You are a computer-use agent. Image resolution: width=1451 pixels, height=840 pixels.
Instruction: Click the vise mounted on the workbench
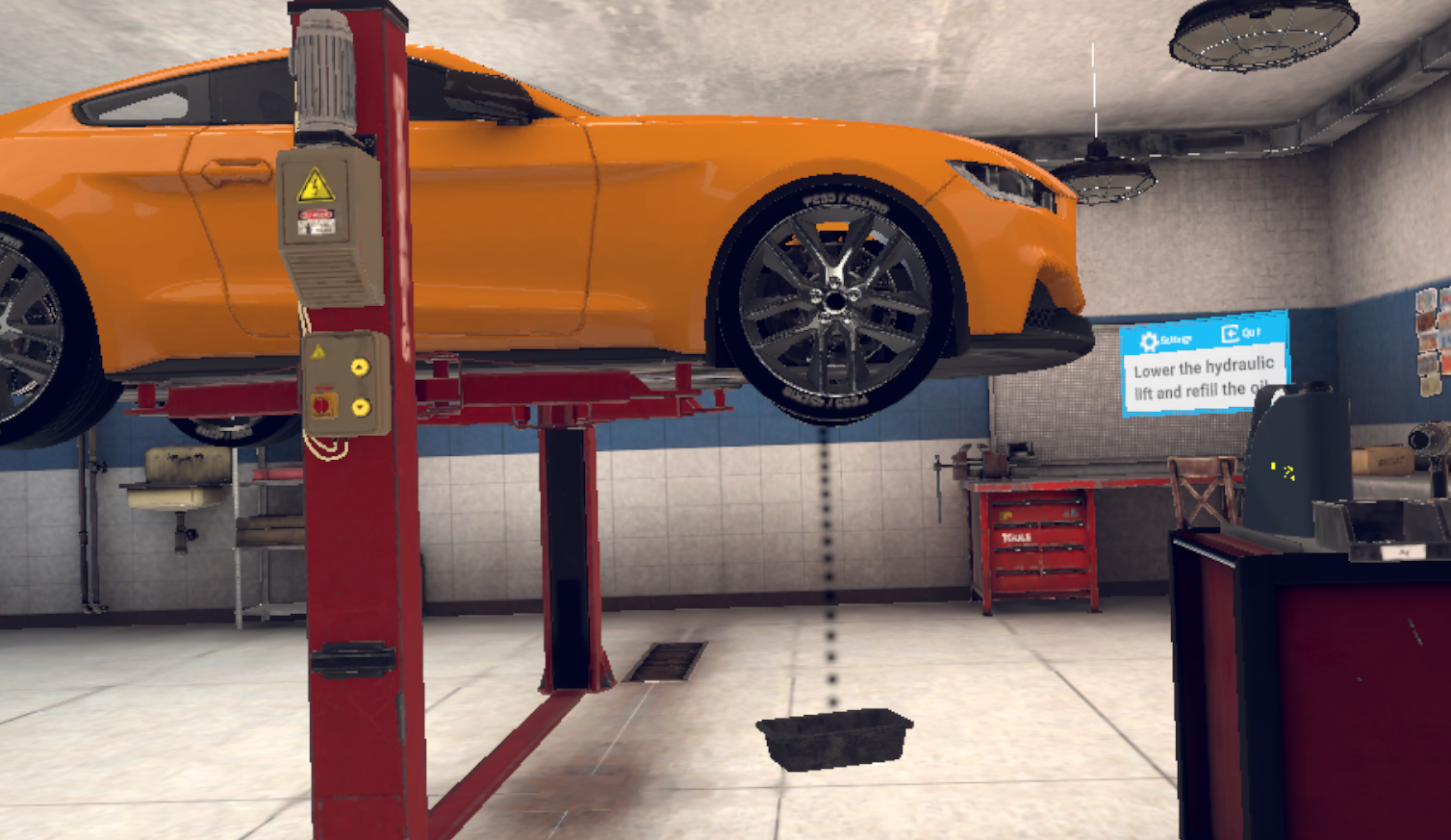click(x=975, y=462)
